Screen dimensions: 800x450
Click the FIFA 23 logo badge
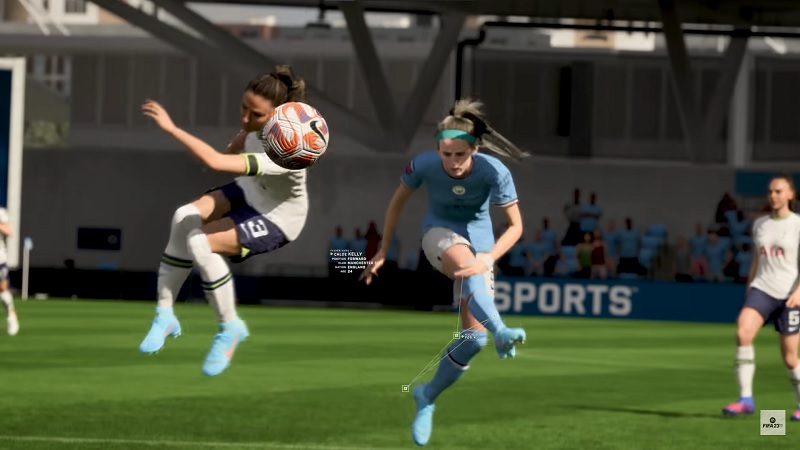pos(772,422)
